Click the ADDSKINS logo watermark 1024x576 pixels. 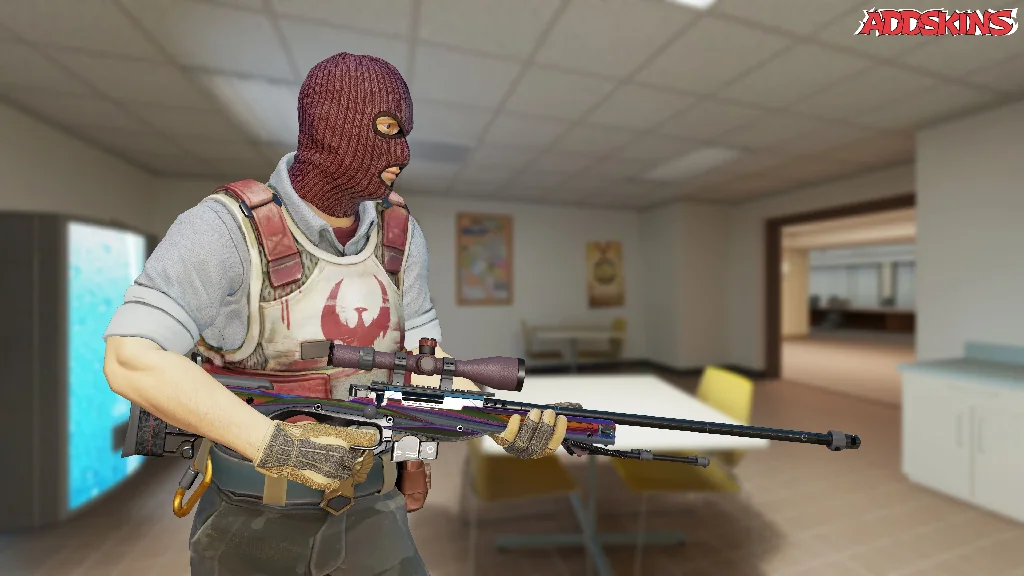[935, 22]
